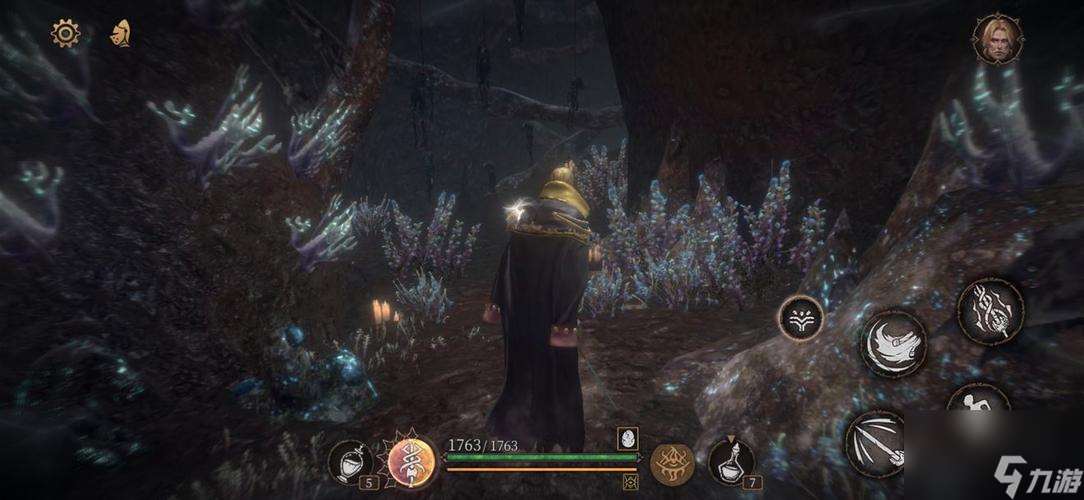Use the round flask with count 5
1084x500 pixels.
(x=349, y=461)
